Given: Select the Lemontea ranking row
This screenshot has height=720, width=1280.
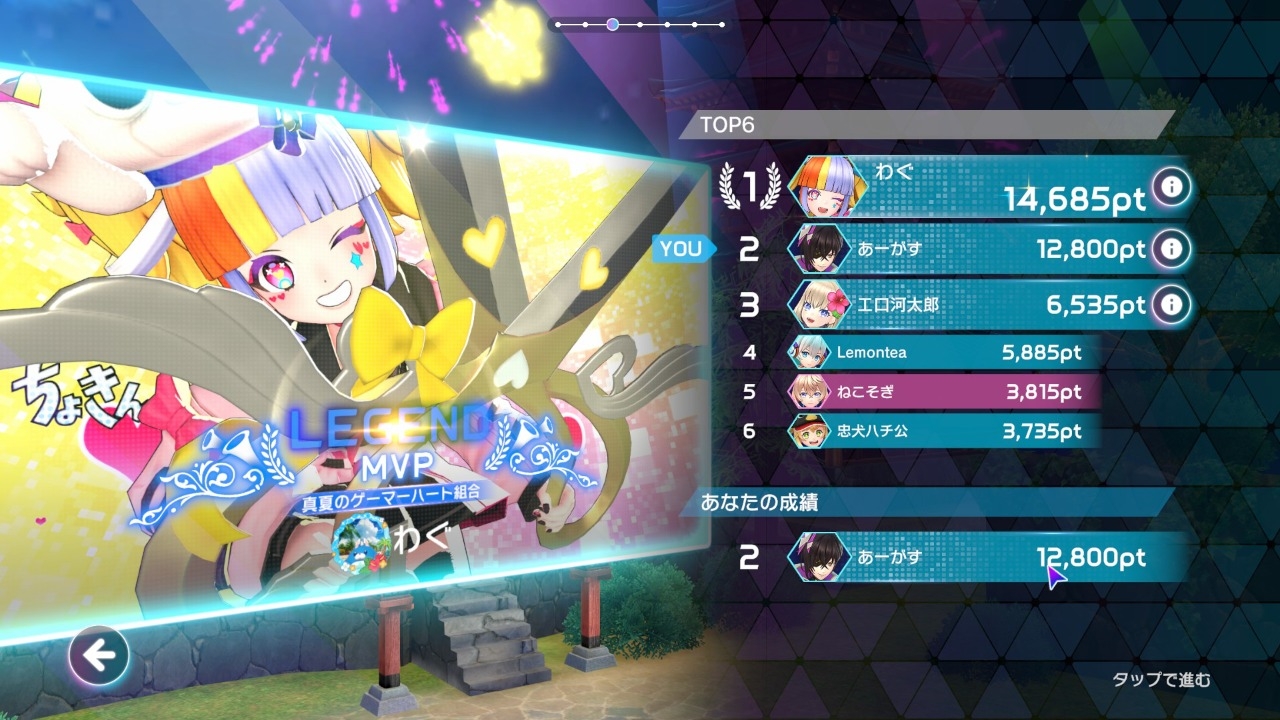Looking at the screenshot, I should click(940, 352).
